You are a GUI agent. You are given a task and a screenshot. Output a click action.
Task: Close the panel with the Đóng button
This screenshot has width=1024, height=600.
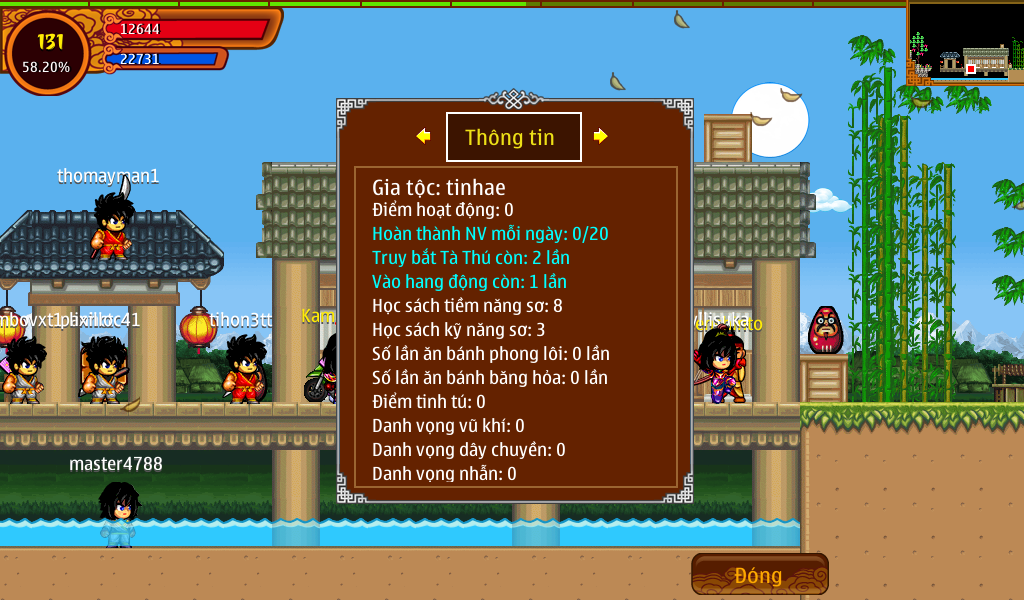[x=759, y=575]
